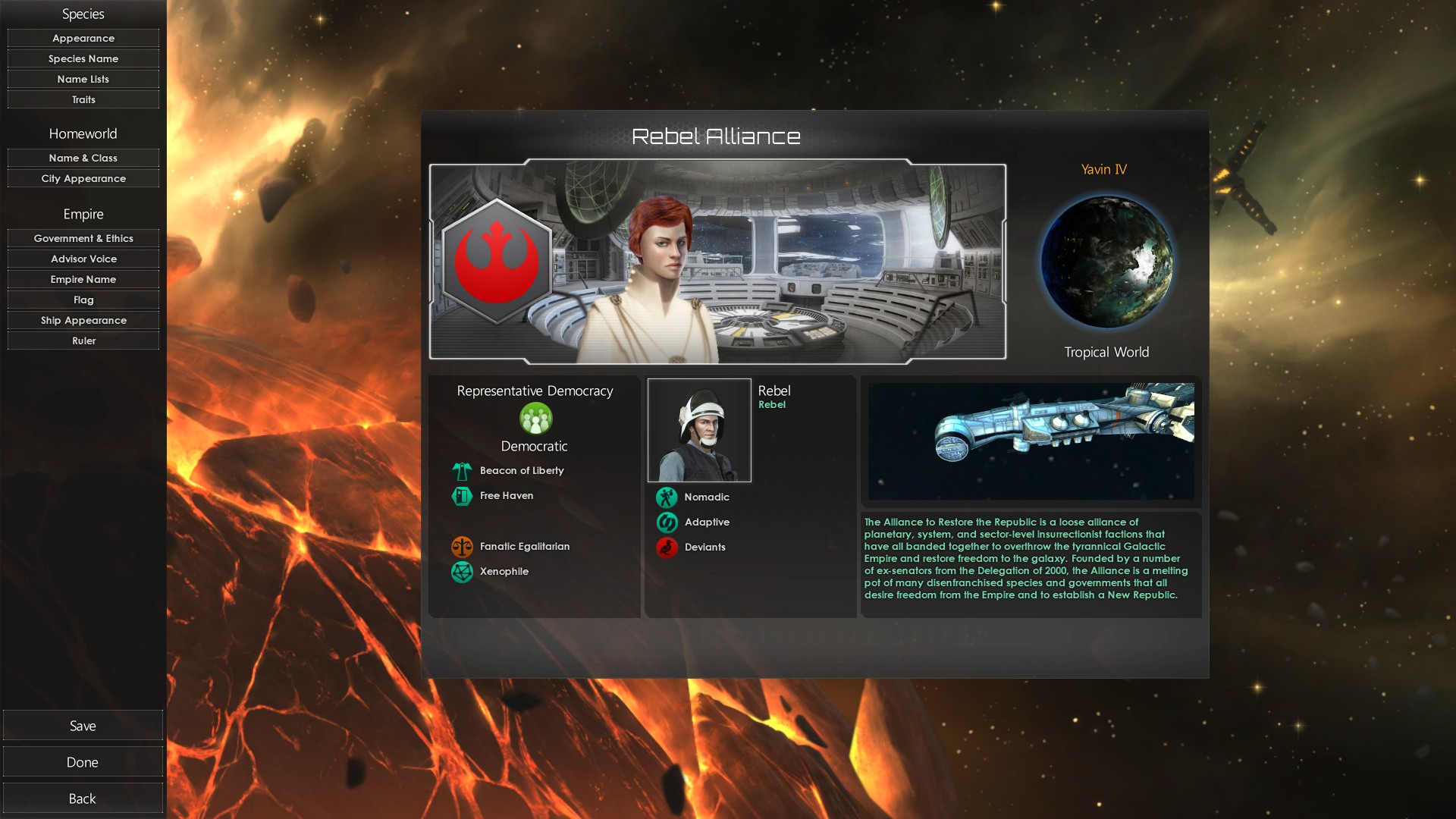Open Government & Ethics settings
The height and width of the screenshot is (819, 1456).
[83, 238]
